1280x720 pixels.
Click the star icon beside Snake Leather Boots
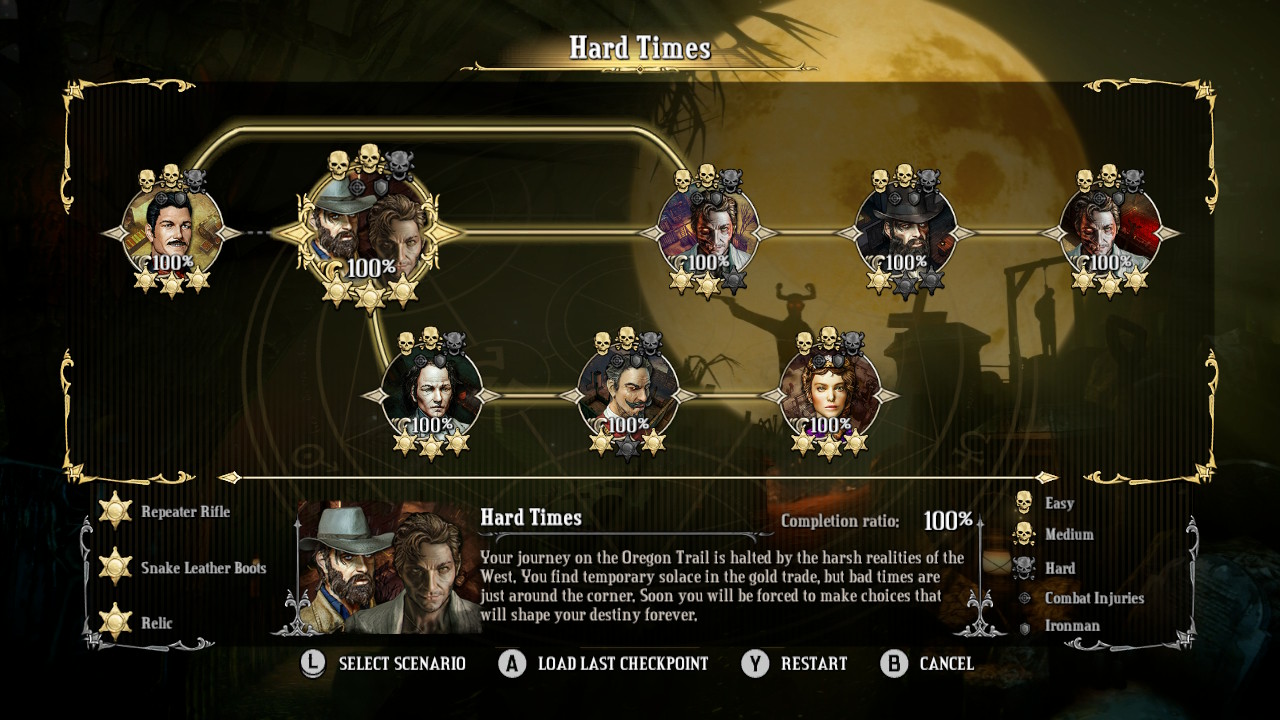(x=113, y=567)
